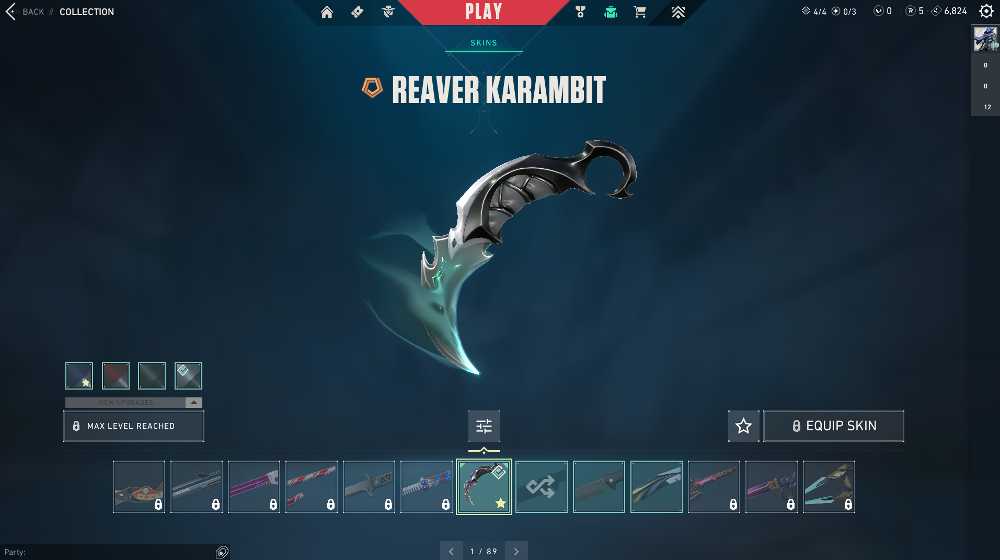The width and height of the screenshot is (1000, 560).
Task: Go to the previous page of skins
Action: tap(452, 551)
